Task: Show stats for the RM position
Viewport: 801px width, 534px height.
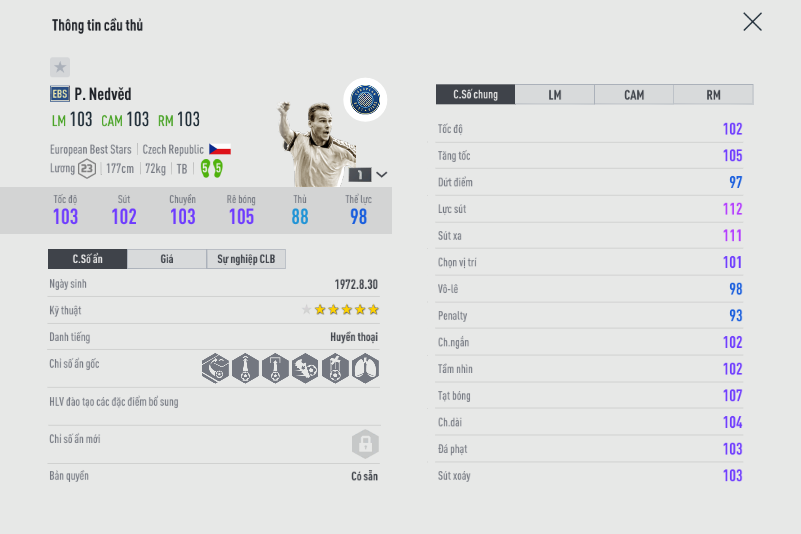Action: [713, 95]
